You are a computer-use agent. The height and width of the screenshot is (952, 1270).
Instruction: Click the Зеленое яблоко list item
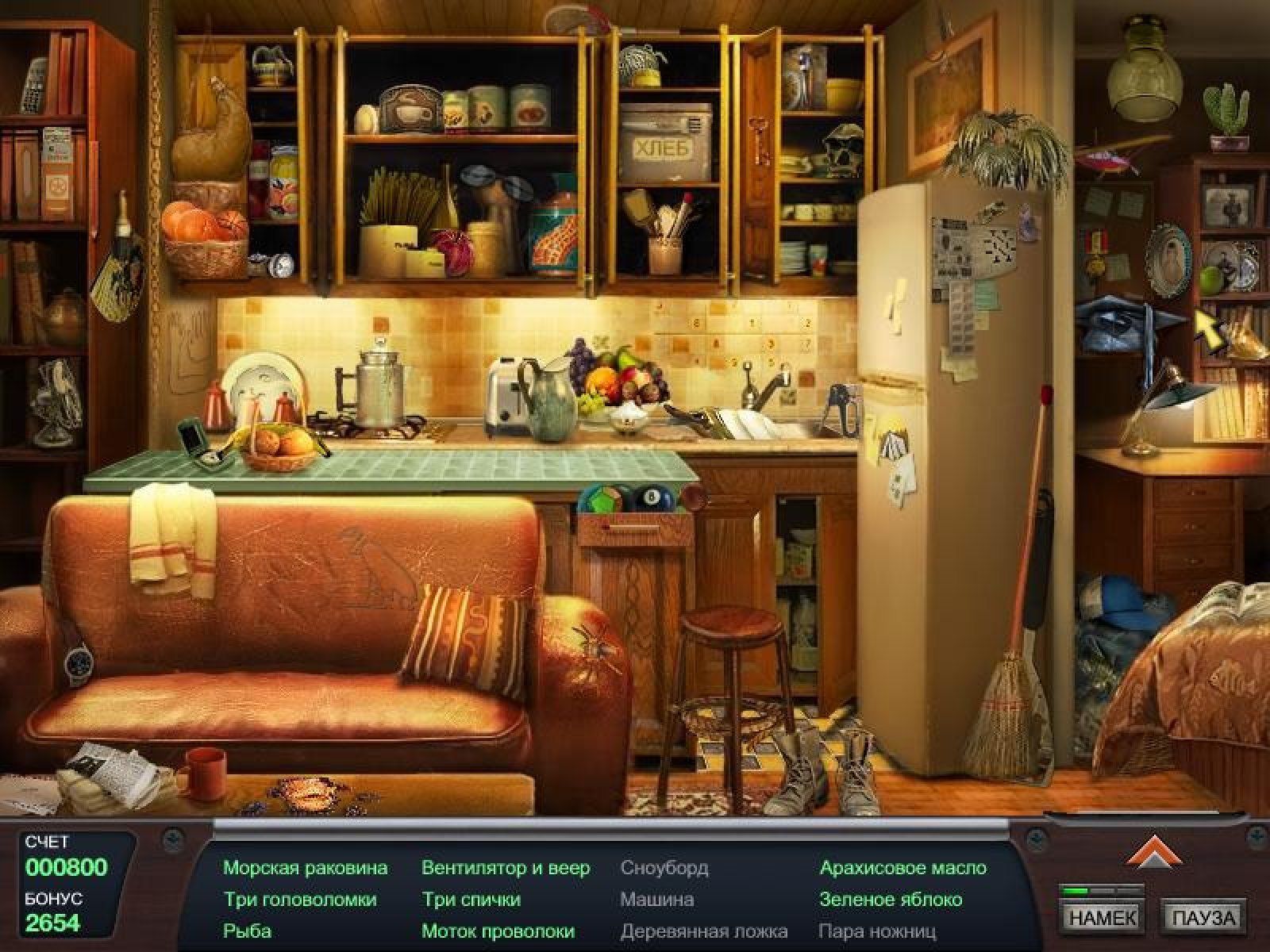891,900
